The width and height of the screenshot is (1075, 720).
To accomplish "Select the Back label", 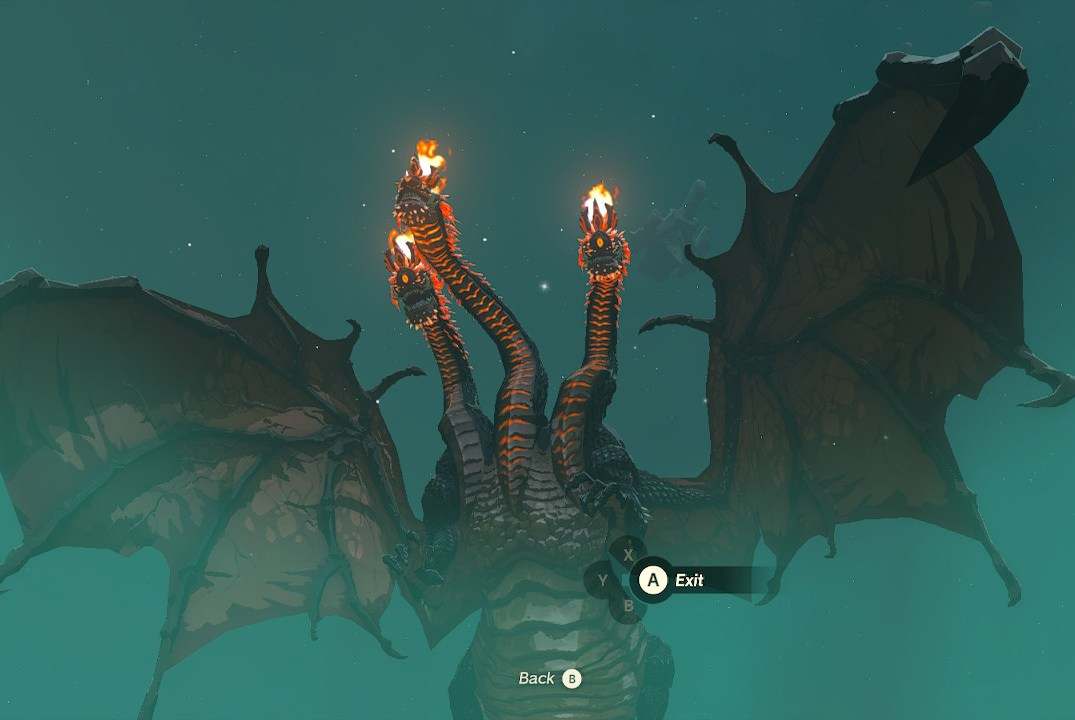I will click(537, 678).
